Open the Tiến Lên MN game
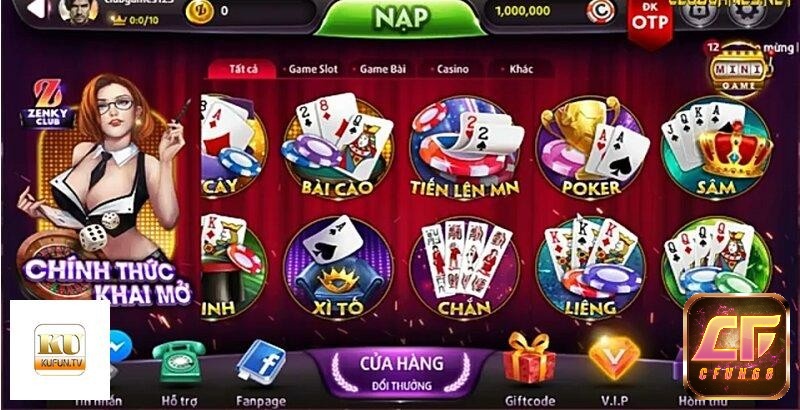This screenshot has width=800, height=410. pos(462,145)
